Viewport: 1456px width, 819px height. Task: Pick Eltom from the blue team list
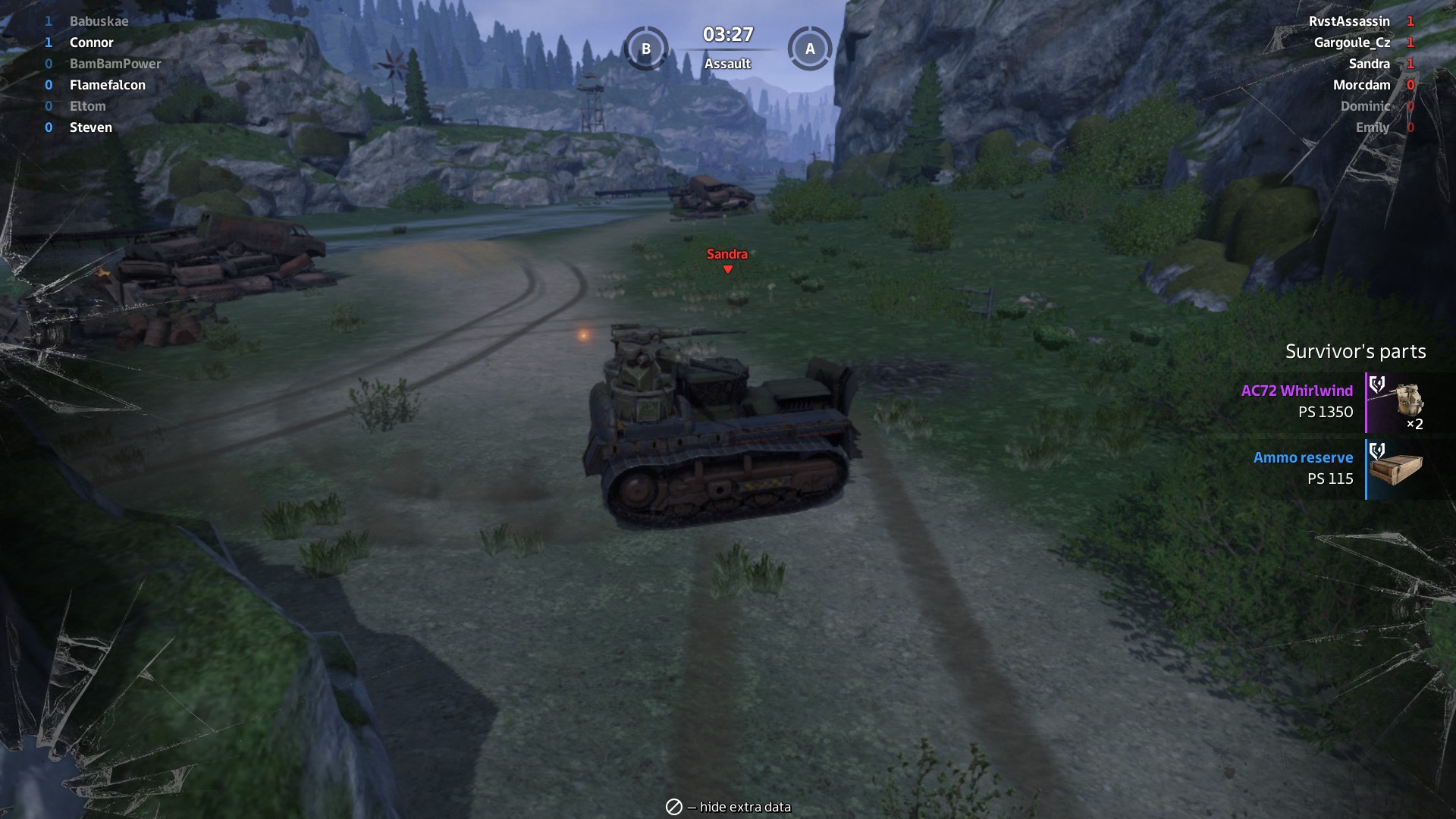pyautogui.click(x=87, y=106)
